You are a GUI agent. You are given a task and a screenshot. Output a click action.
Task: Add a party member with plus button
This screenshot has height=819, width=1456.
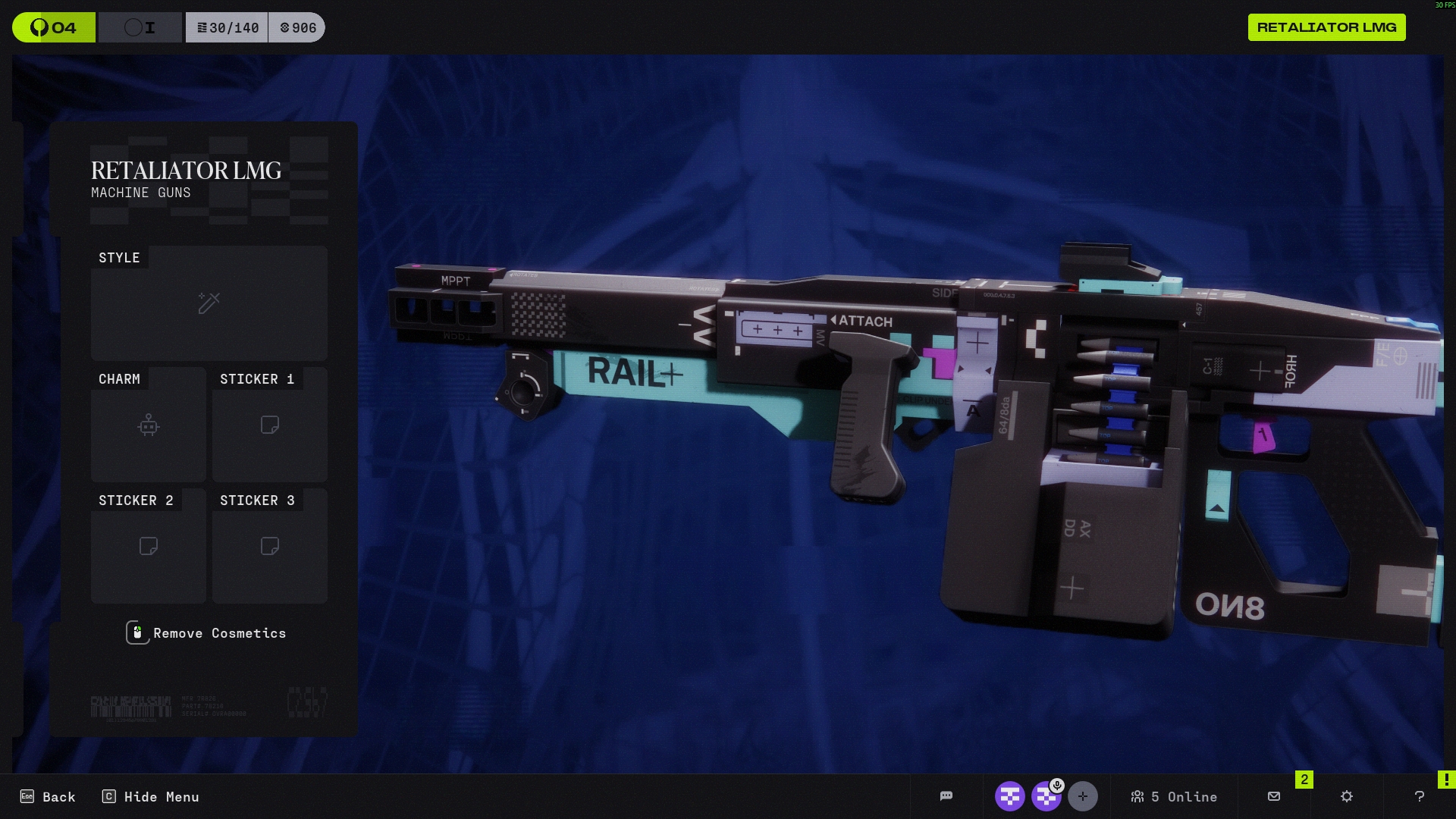click(x=1082, y=796)
